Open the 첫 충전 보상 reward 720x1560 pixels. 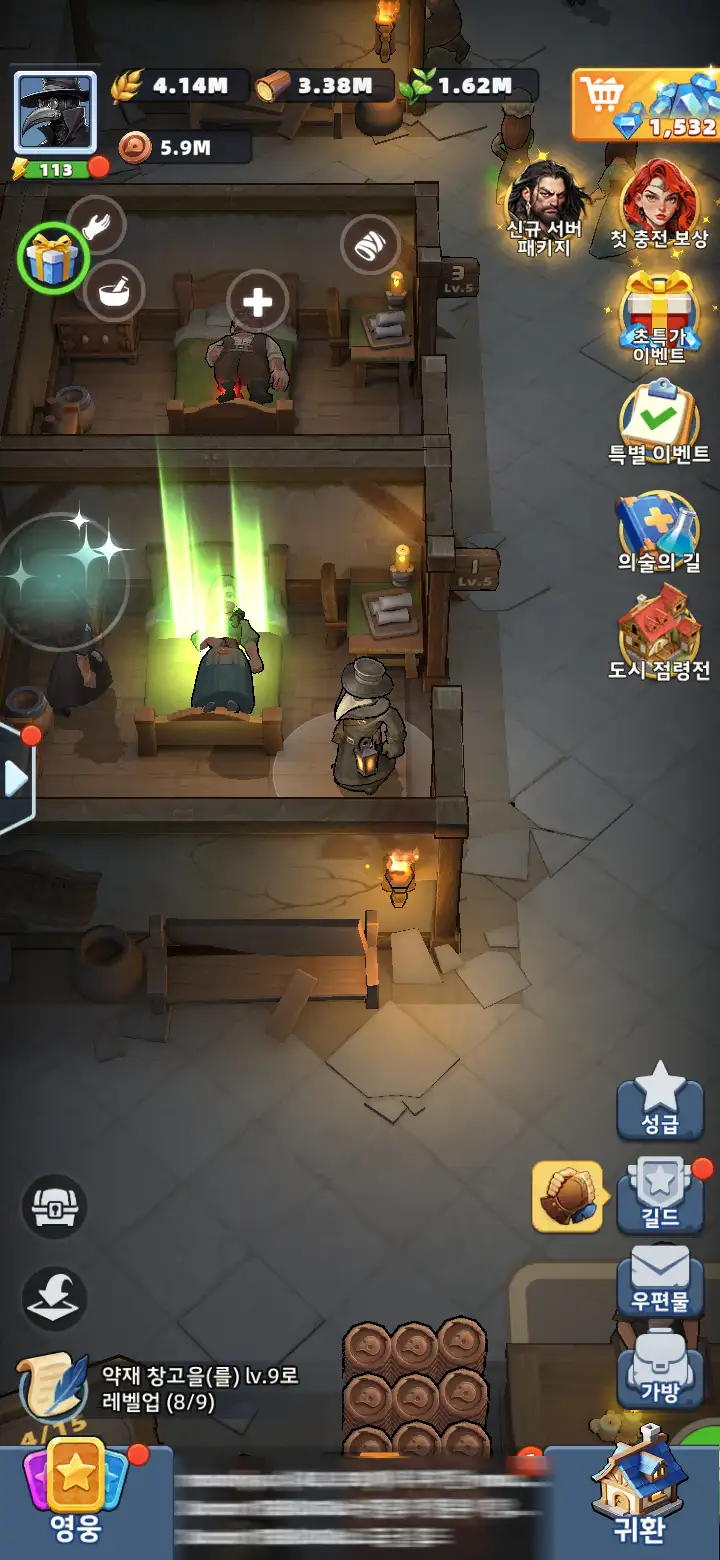click(x=659, y=207)
